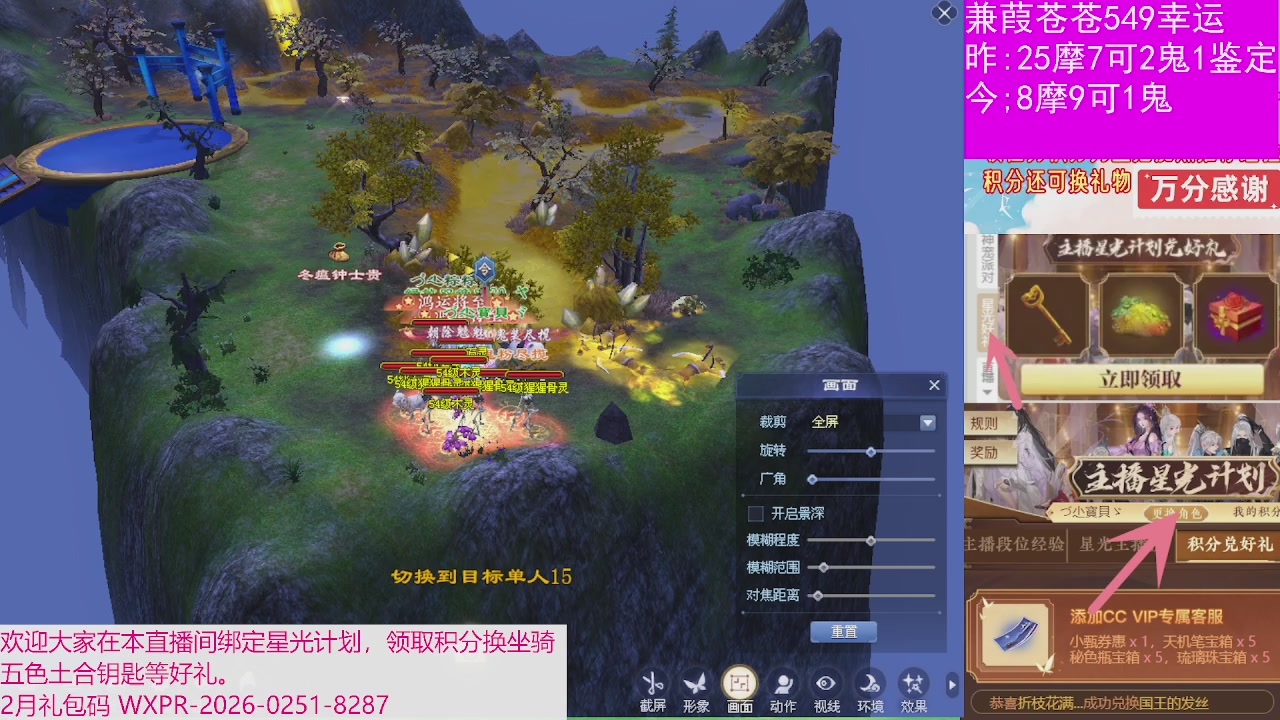Expand more toolbar icons via right arrow
Screen dimensions: 1280x720
click(953, 685)
